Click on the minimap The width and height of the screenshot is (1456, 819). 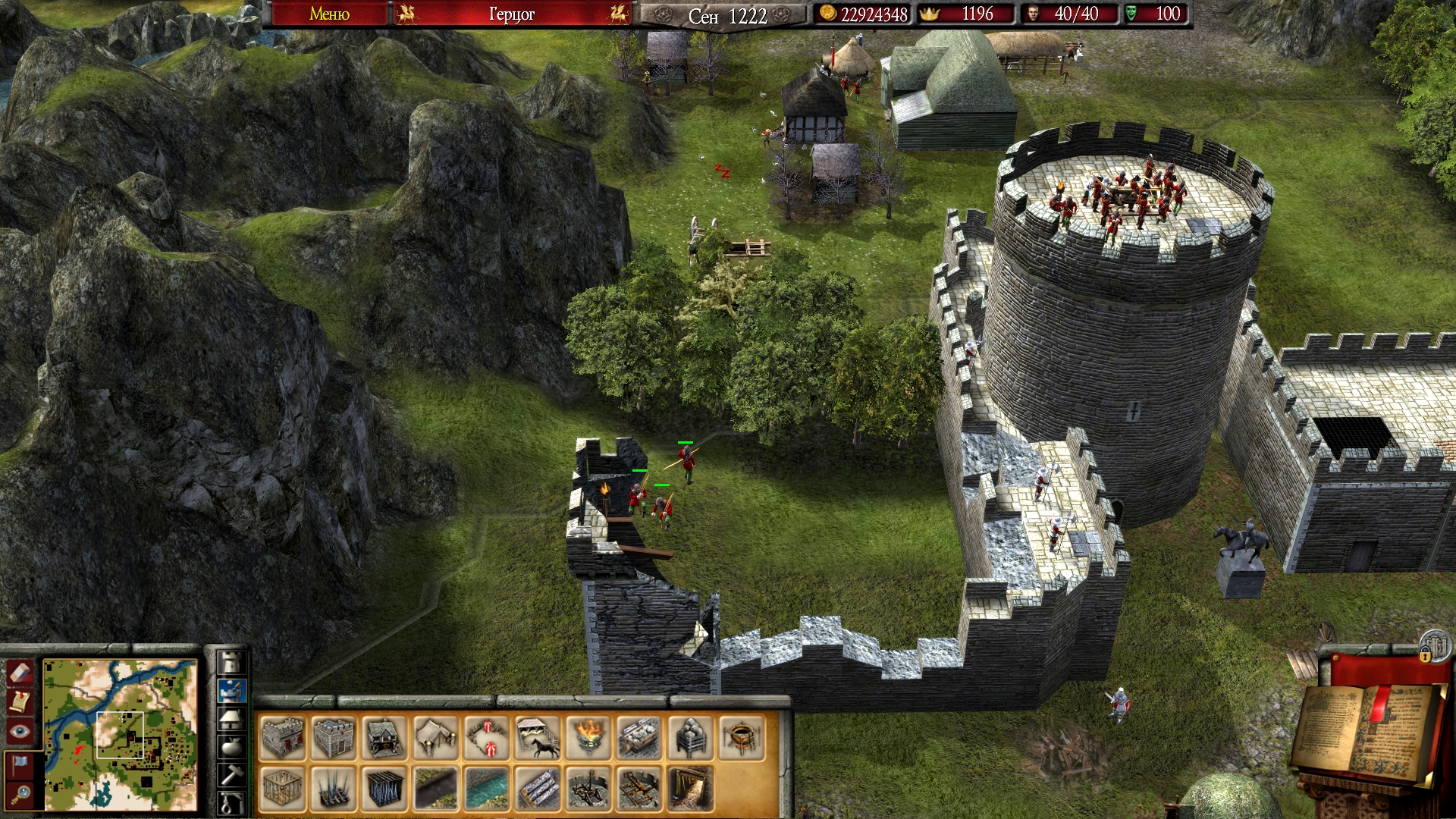pos(121,734)
